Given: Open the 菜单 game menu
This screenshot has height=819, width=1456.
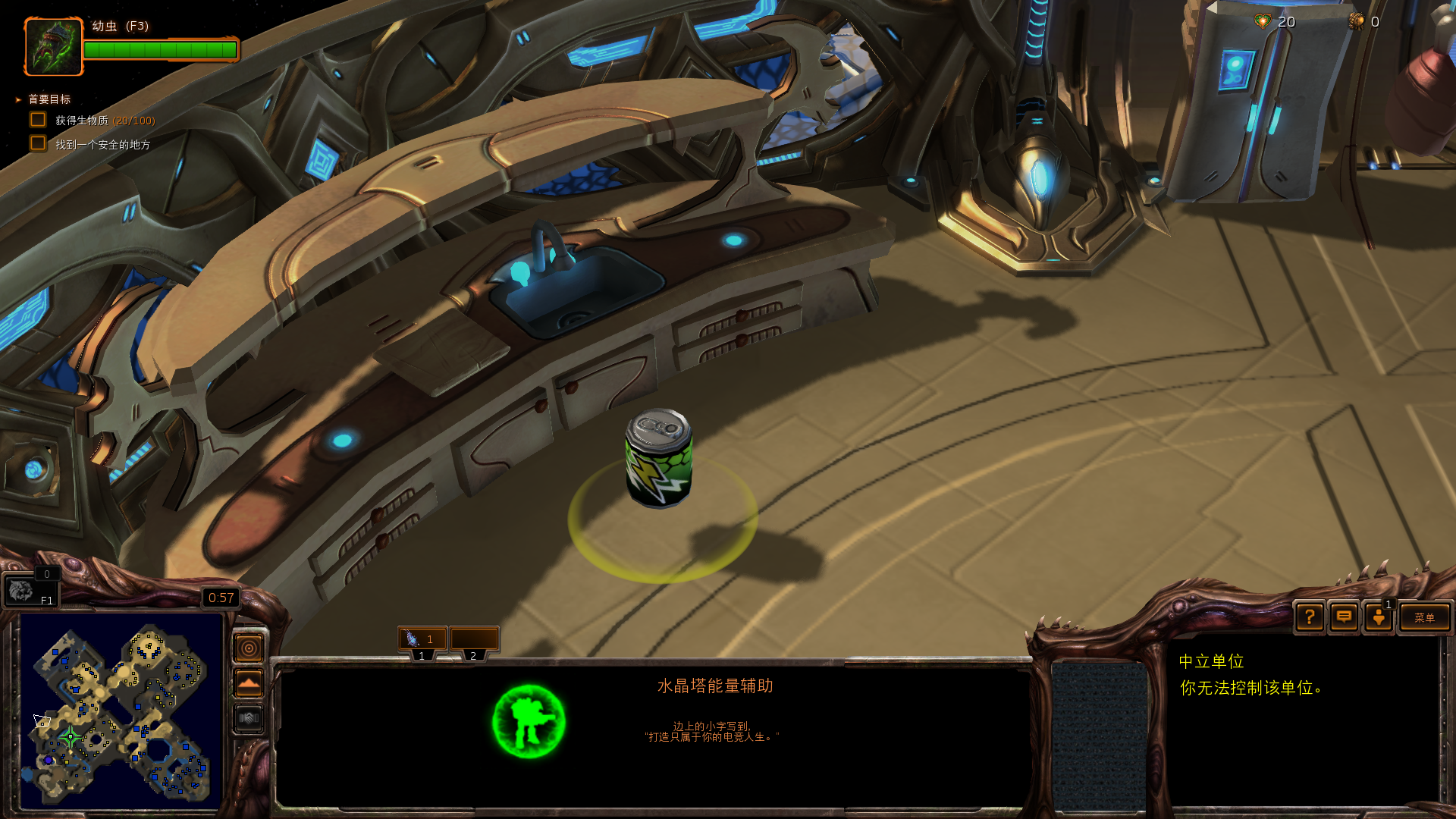Looking at the screenshot, I should 1424,617.
